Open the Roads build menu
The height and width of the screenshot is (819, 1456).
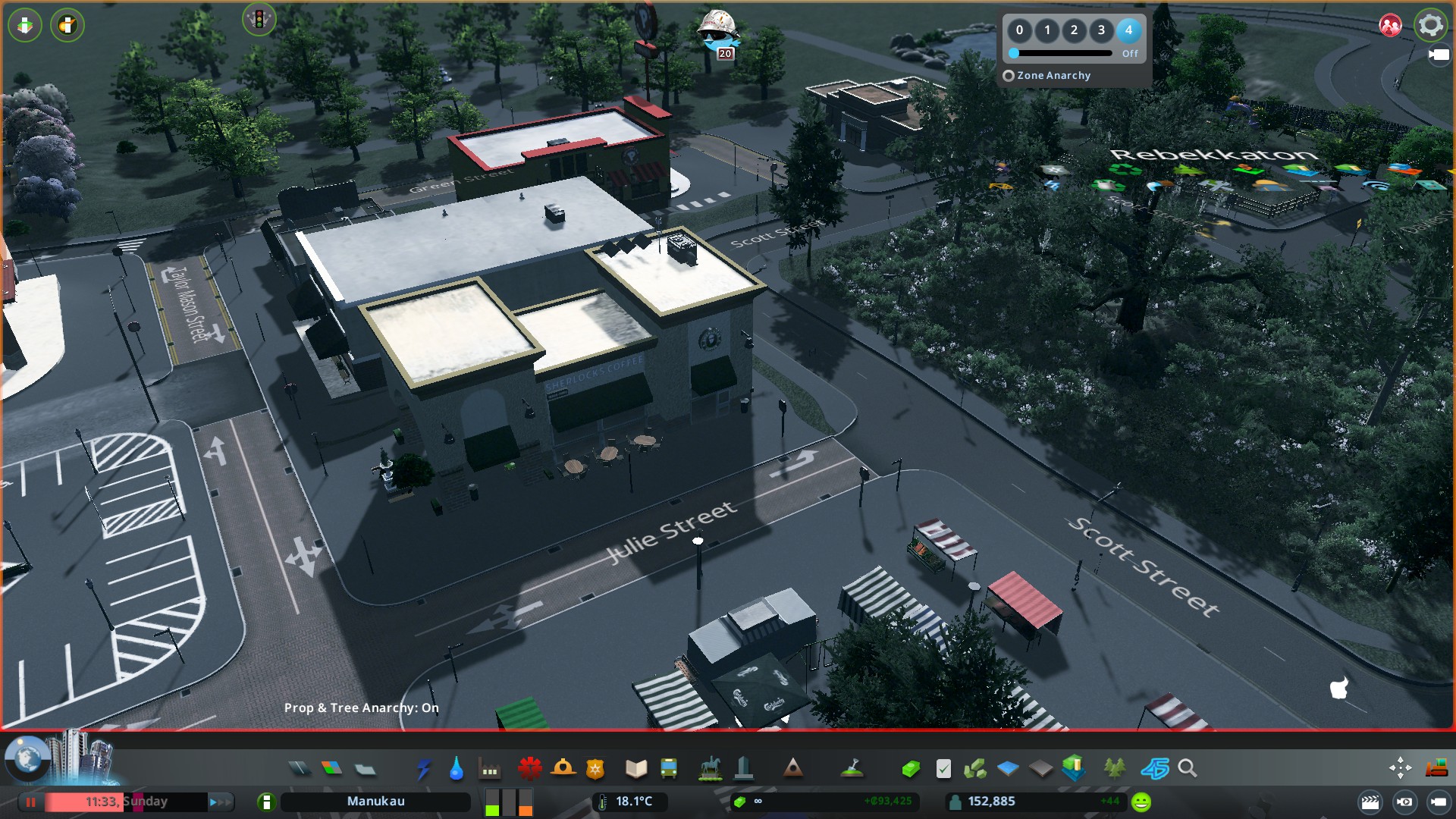point(300,769)
